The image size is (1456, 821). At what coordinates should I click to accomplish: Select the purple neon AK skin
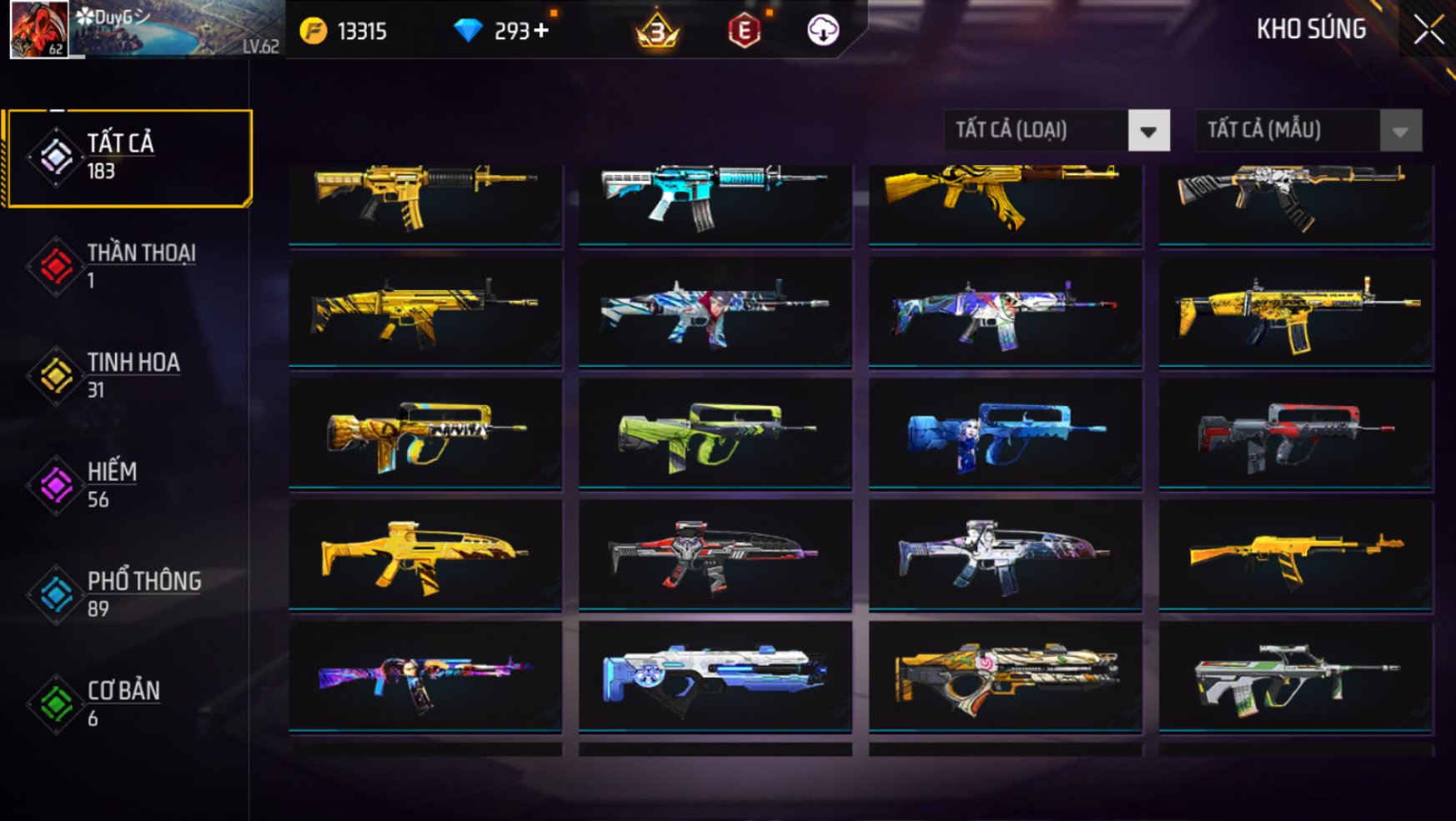pos(424,677)
